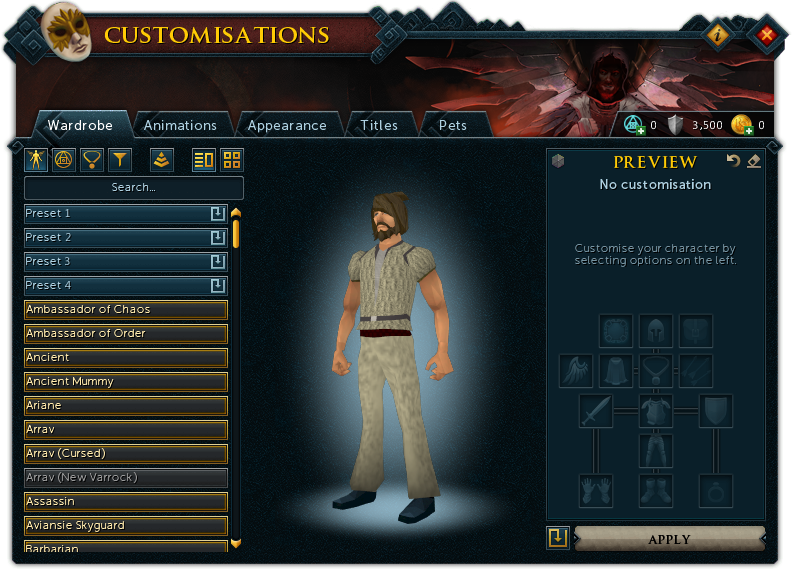Select the Arrav (Cursed) outfit

(126, 453)
